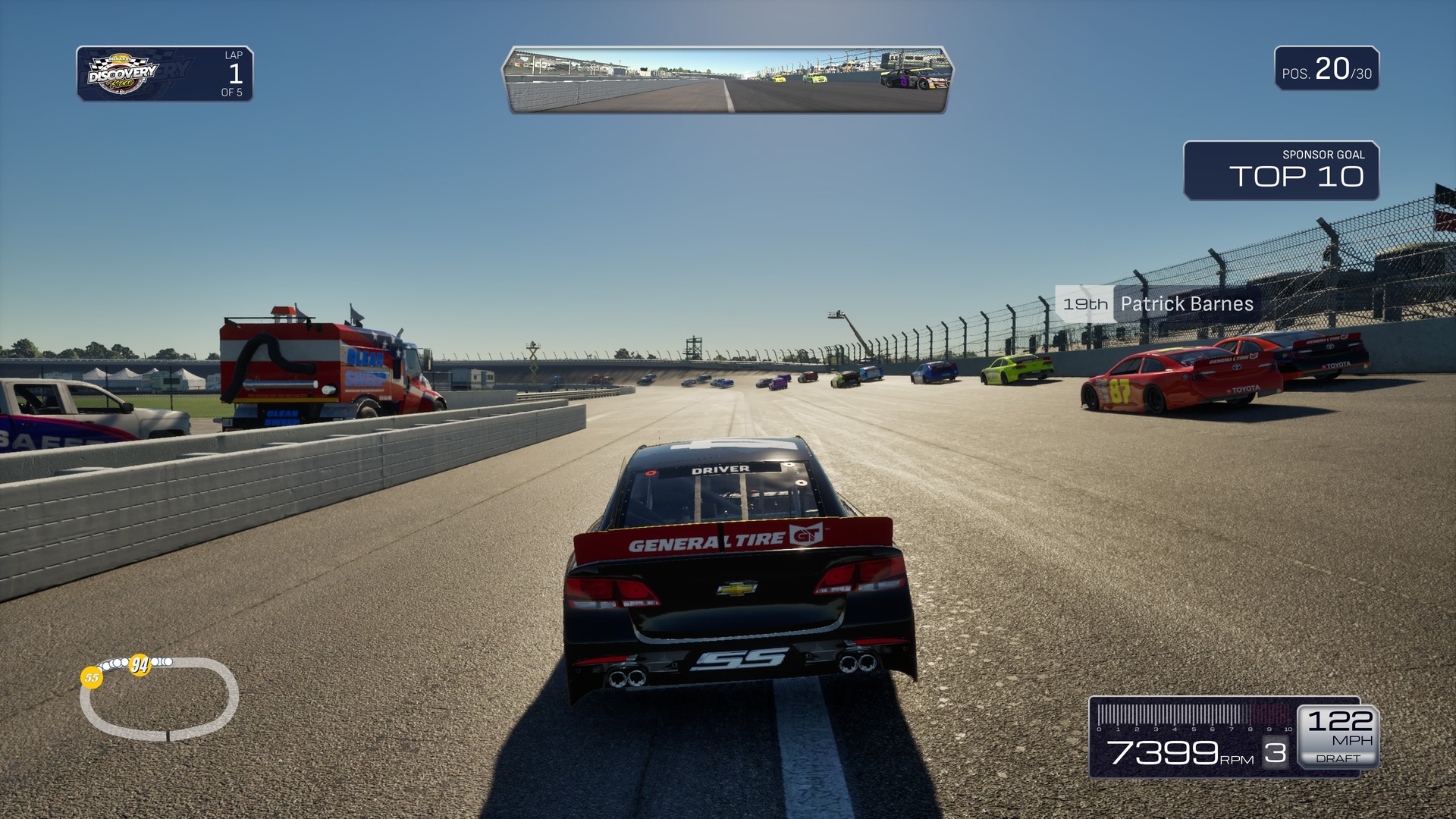This screenshot has height=819, width=1456.
Task: Click the yellow 94 marker on the minimap
Action: pos(140,665)
